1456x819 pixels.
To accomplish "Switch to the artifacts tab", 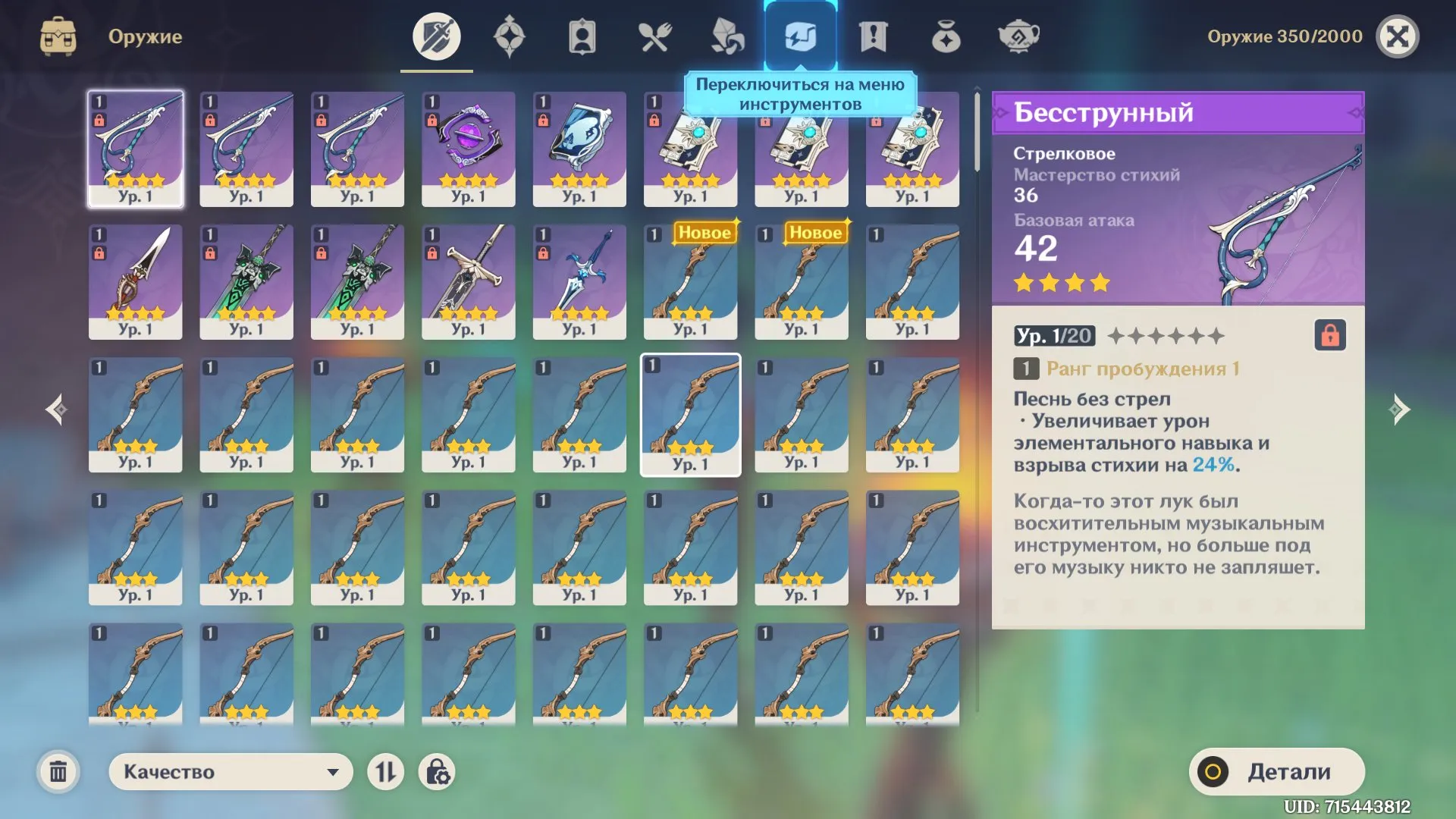I will pos(510,36).
